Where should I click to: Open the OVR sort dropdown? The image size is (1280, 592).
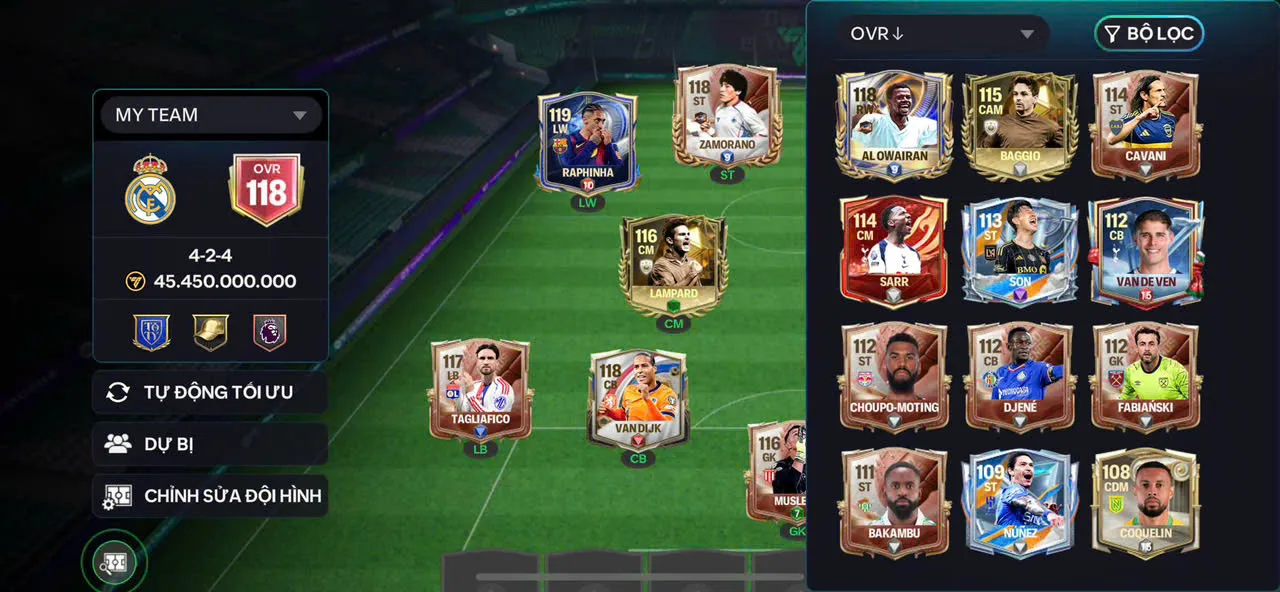click(x=942, y=34)
